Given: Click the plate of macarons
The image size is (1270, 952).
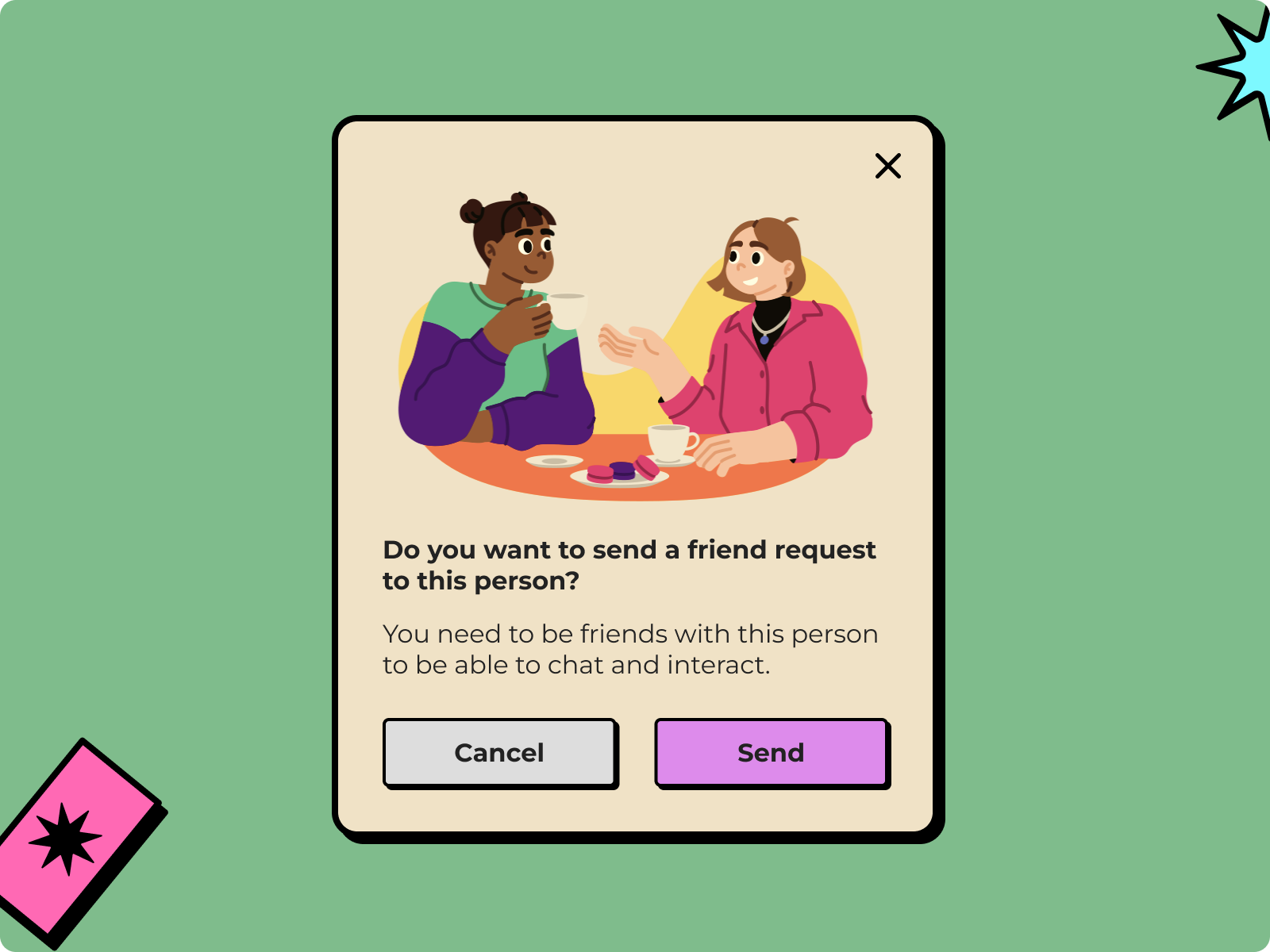Looking at the screenshot, I should pos(619,476).
